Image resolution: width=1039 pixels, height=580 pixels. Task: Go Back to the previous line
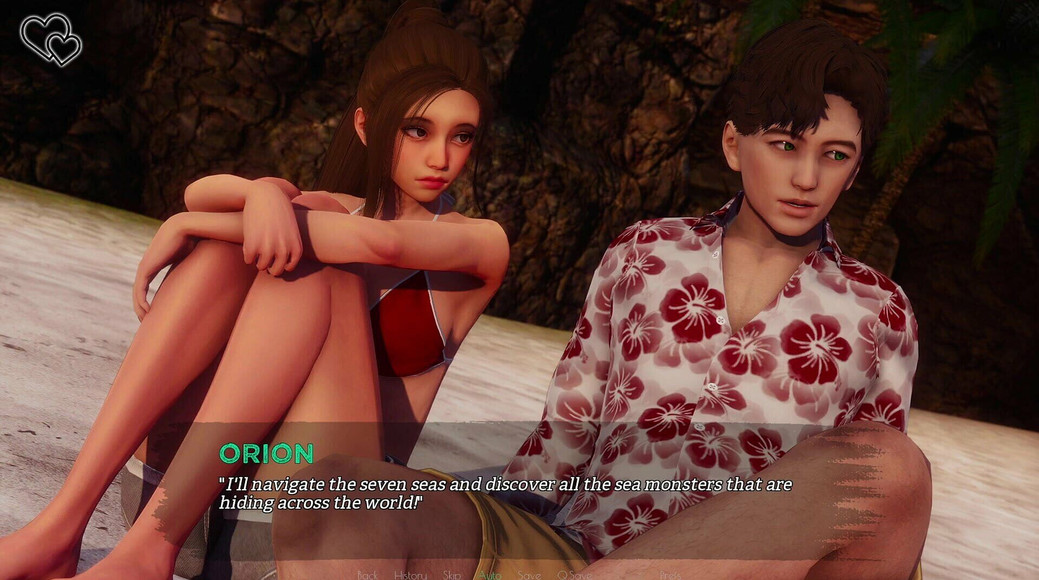(368, 575)
